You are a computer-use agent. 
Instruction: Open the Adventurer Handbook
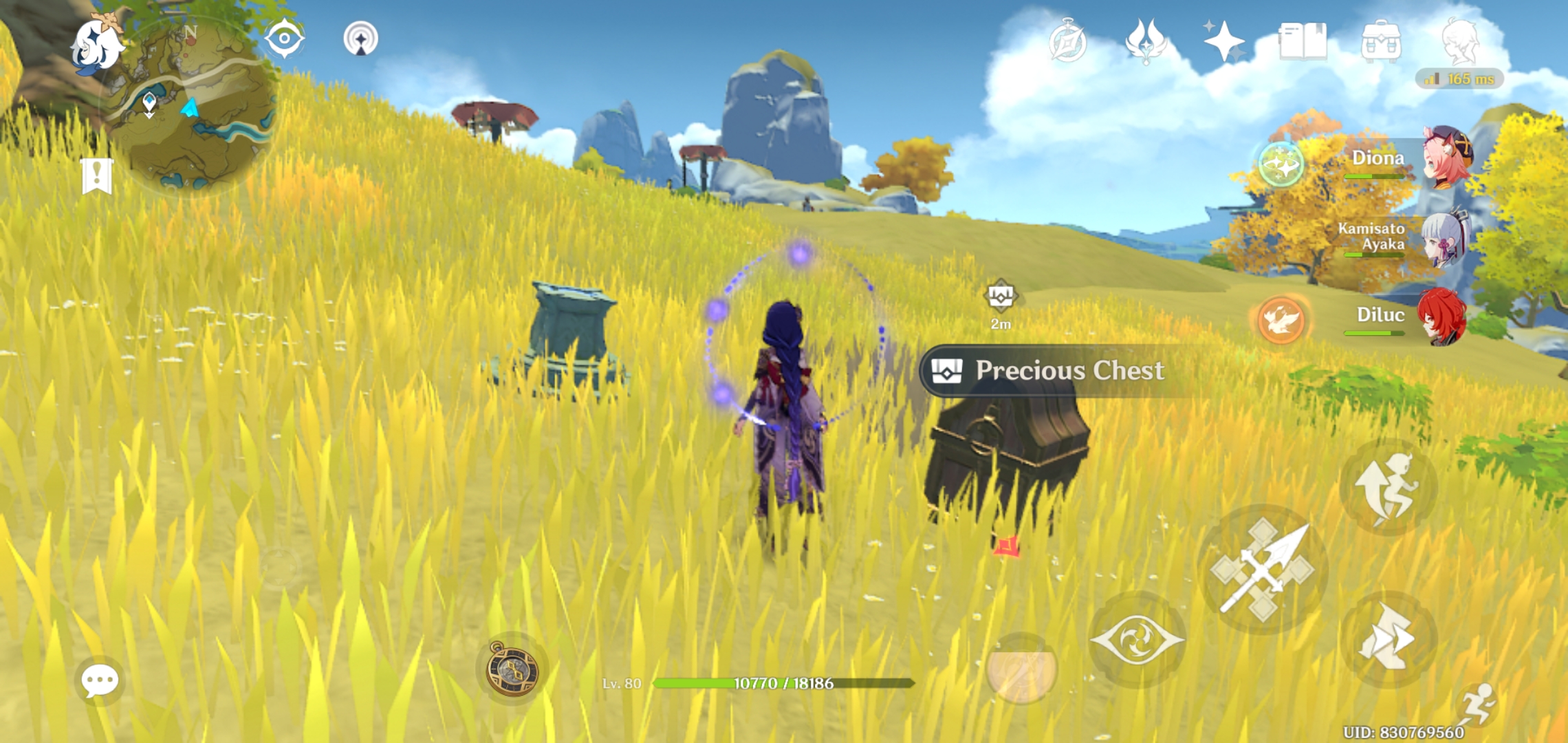pyautogui.click(x=1303, y=41)
